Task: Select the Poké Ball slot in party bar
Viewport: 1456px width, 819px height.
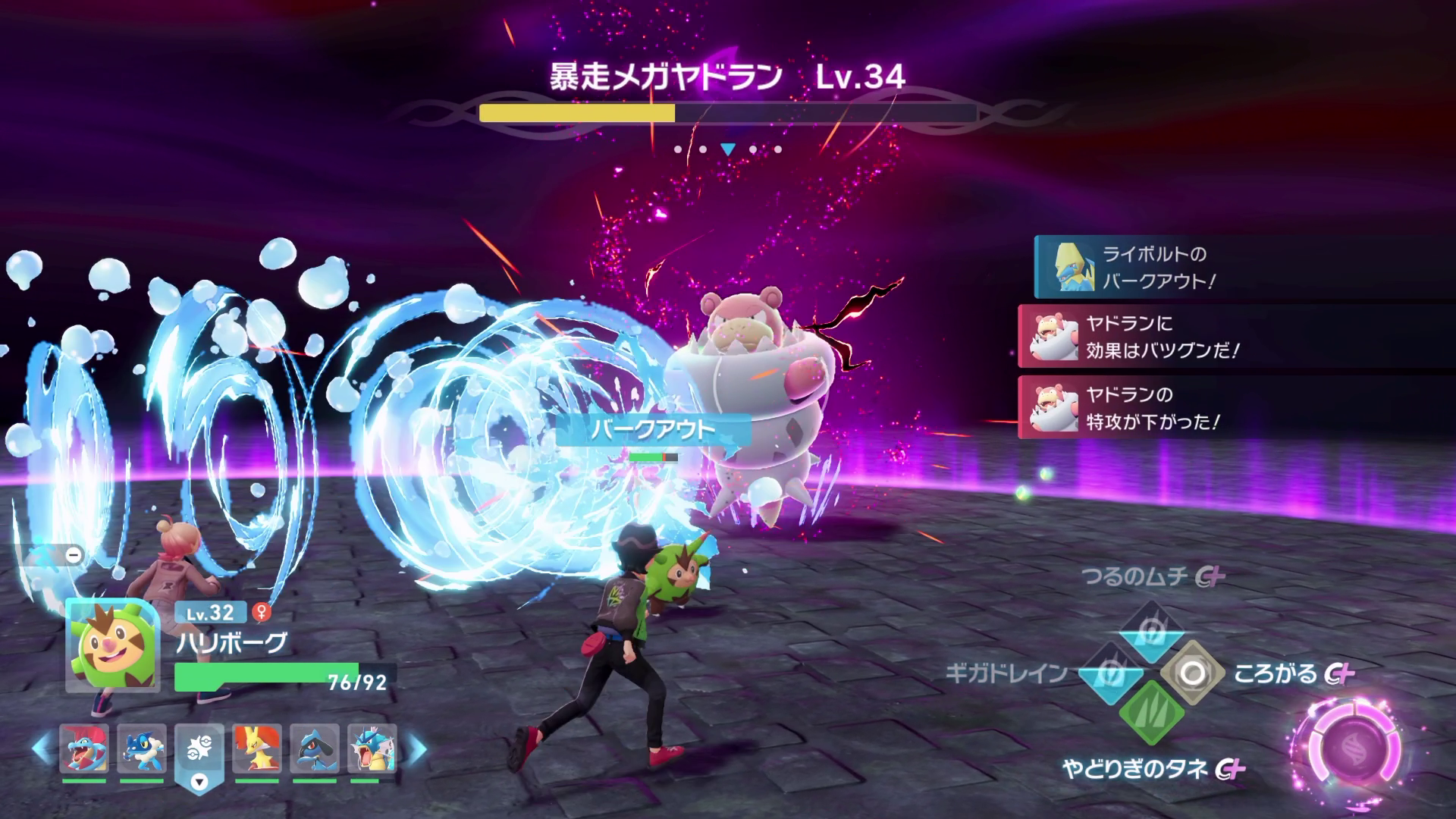Action: [199, 749]
